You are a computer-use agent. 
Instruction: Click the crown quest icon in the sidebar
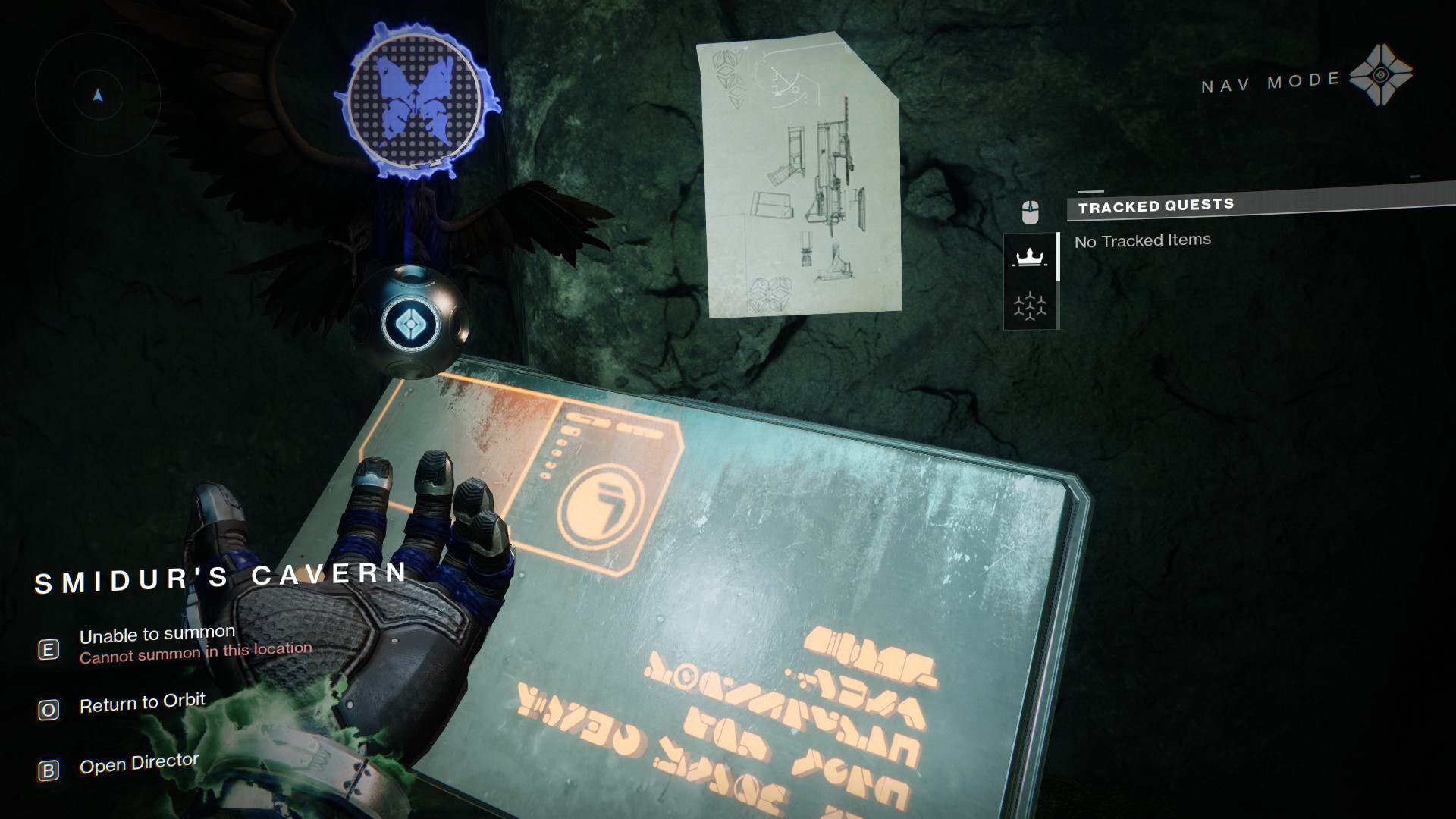(x=1031, y=256)
